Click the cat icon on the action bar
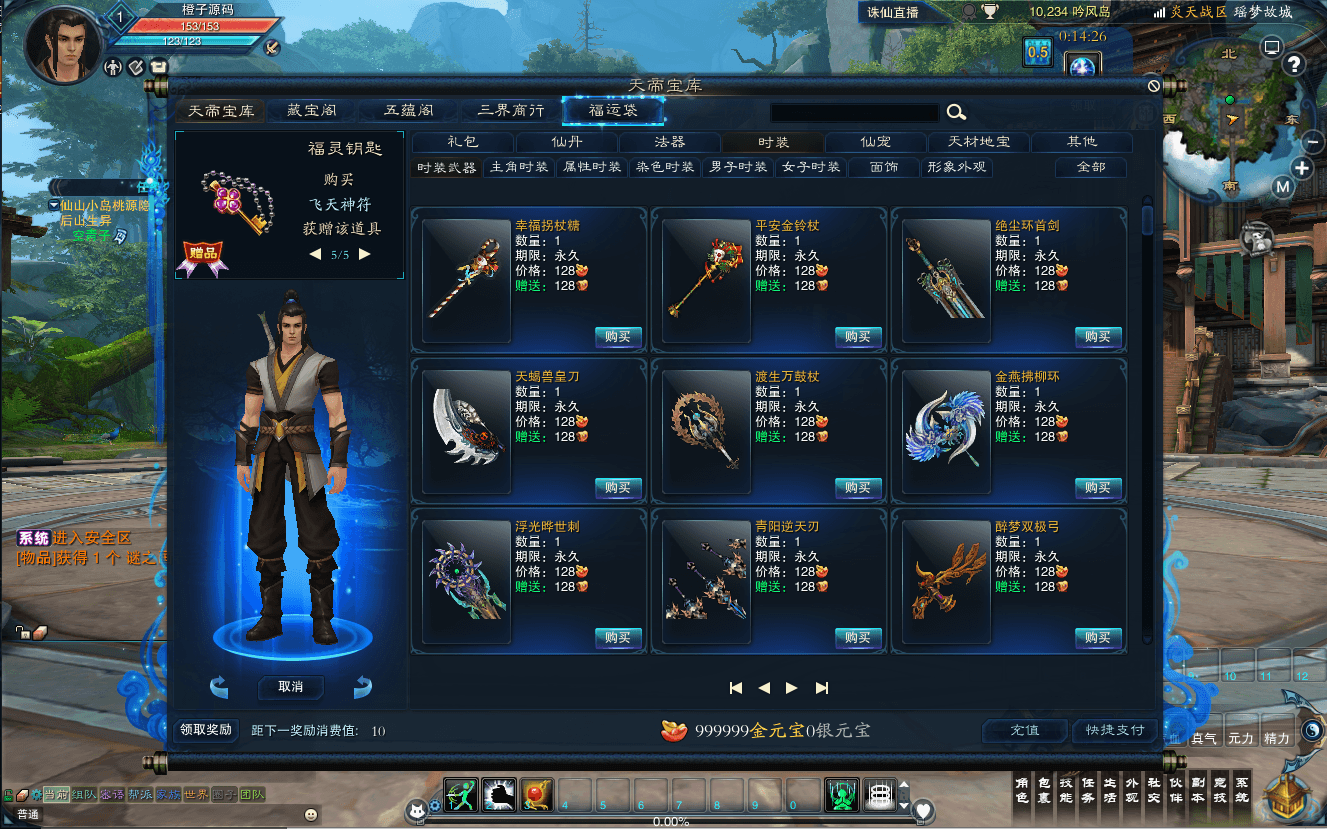1327x829 pixels. [x=417, y=810]
